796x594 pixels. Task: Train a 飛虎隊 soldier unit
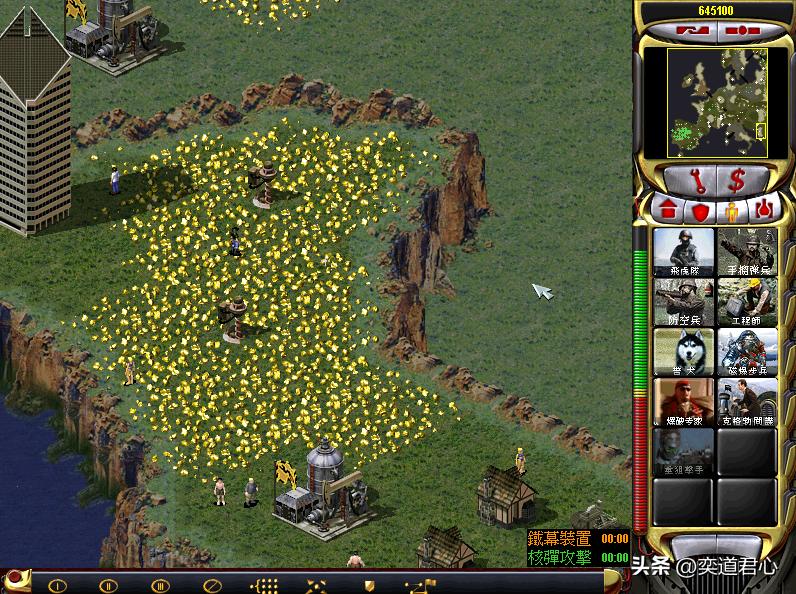click(684, 252)
